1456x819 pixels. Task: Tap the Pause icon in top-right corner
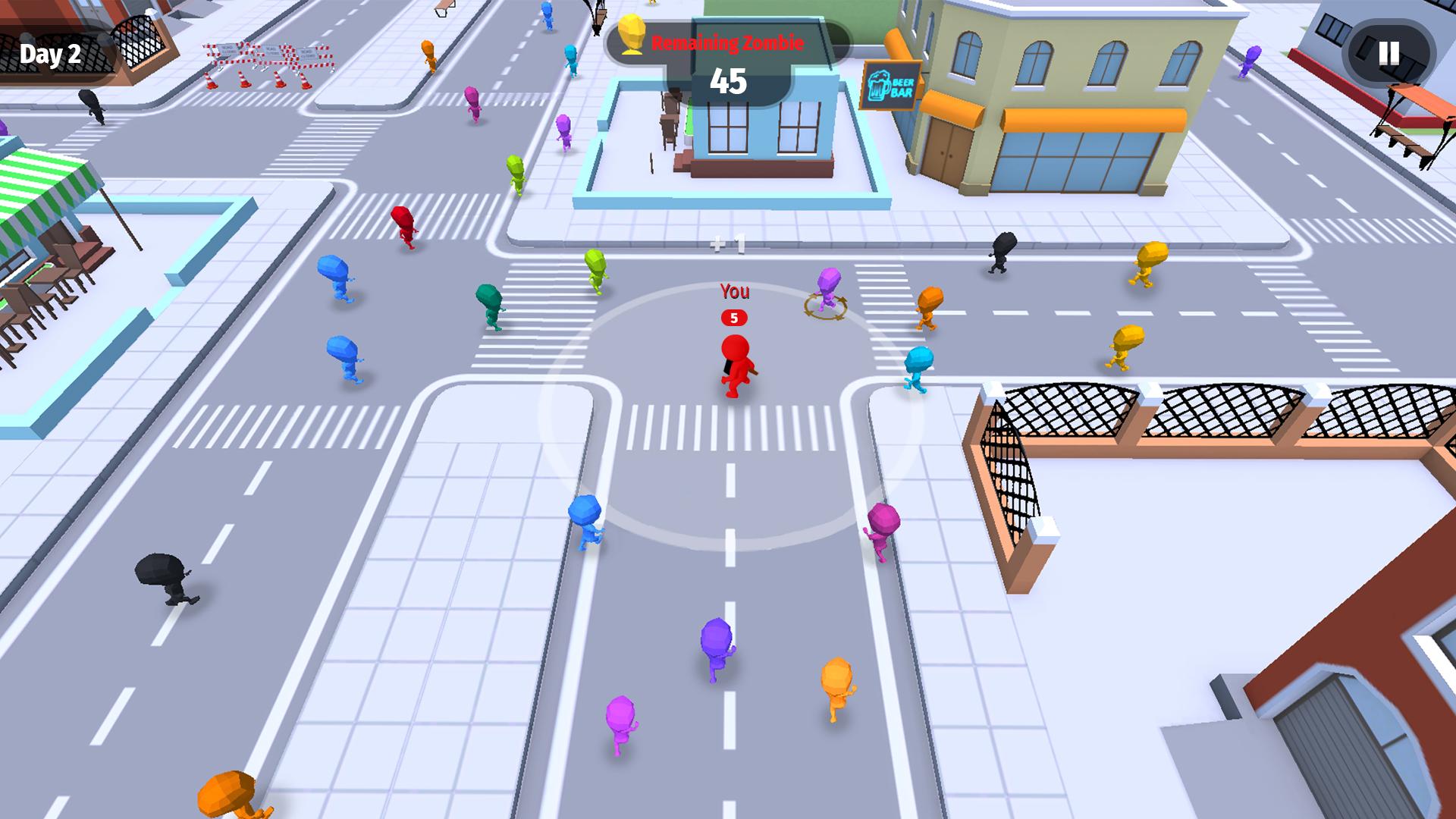(1388, 54)
